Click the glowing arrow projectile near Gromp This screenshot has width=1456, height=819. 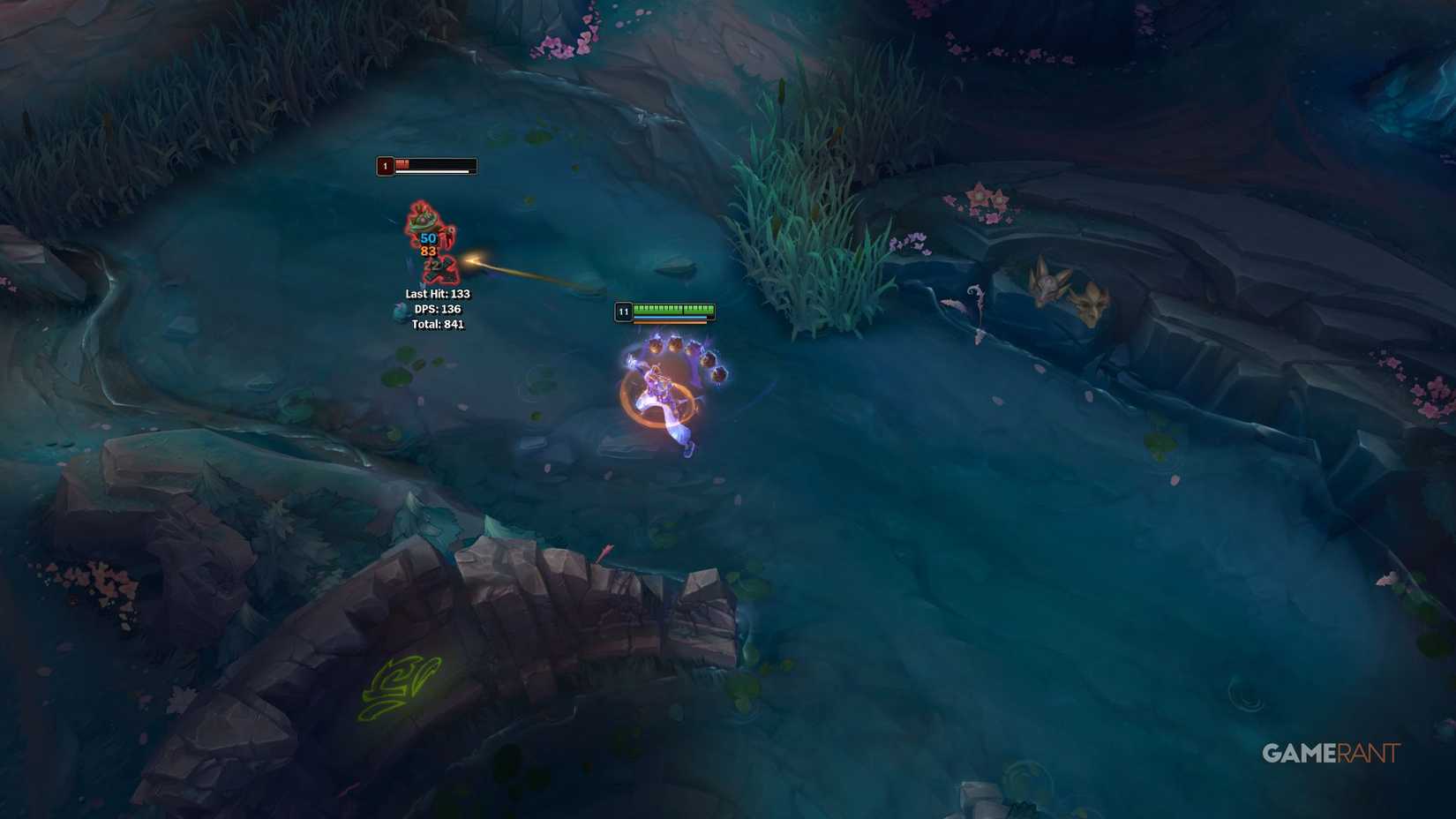click(x=474, y=260)
